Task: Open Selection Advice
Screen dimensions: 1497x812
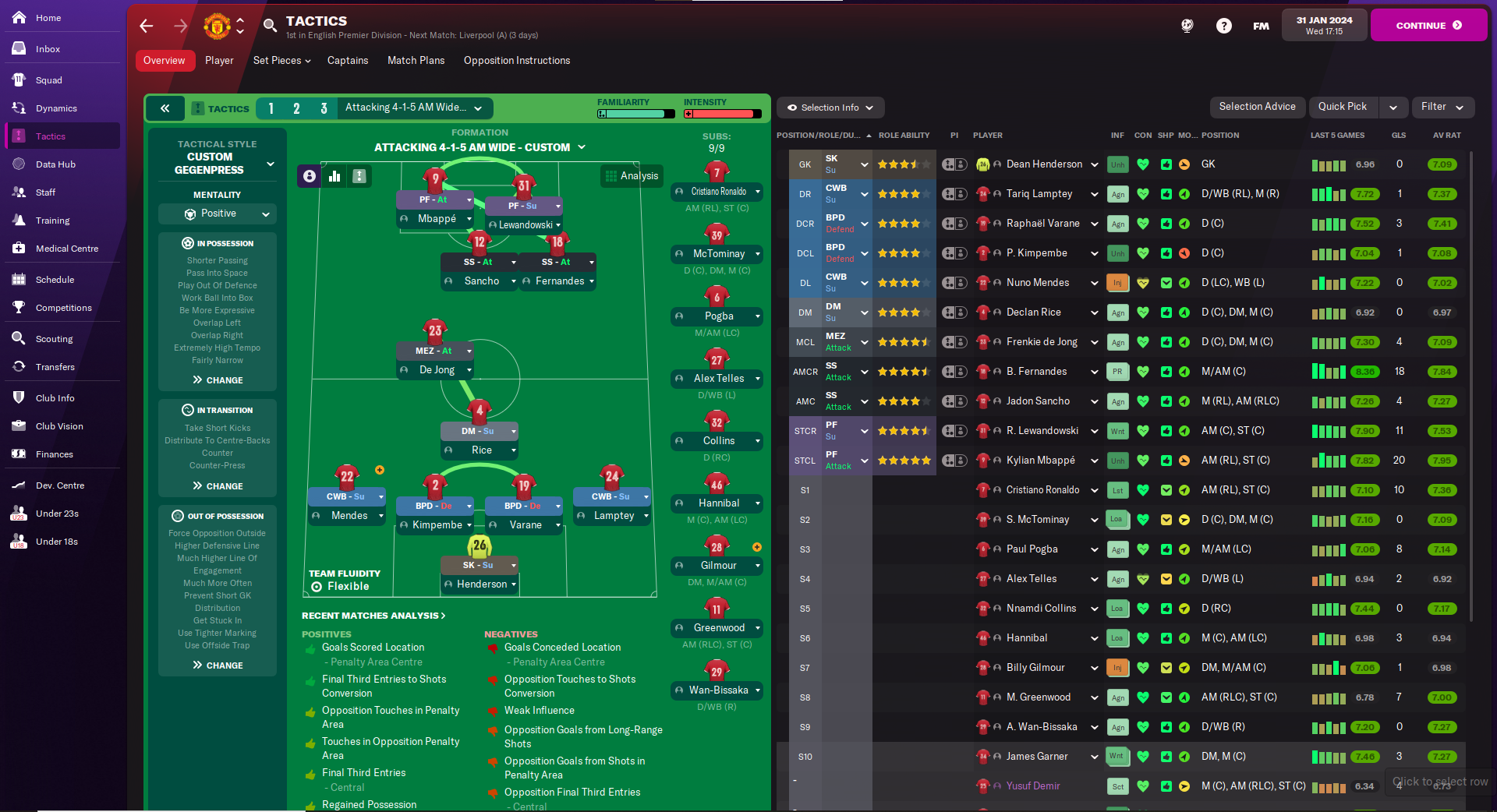Action: point(1257,107)
